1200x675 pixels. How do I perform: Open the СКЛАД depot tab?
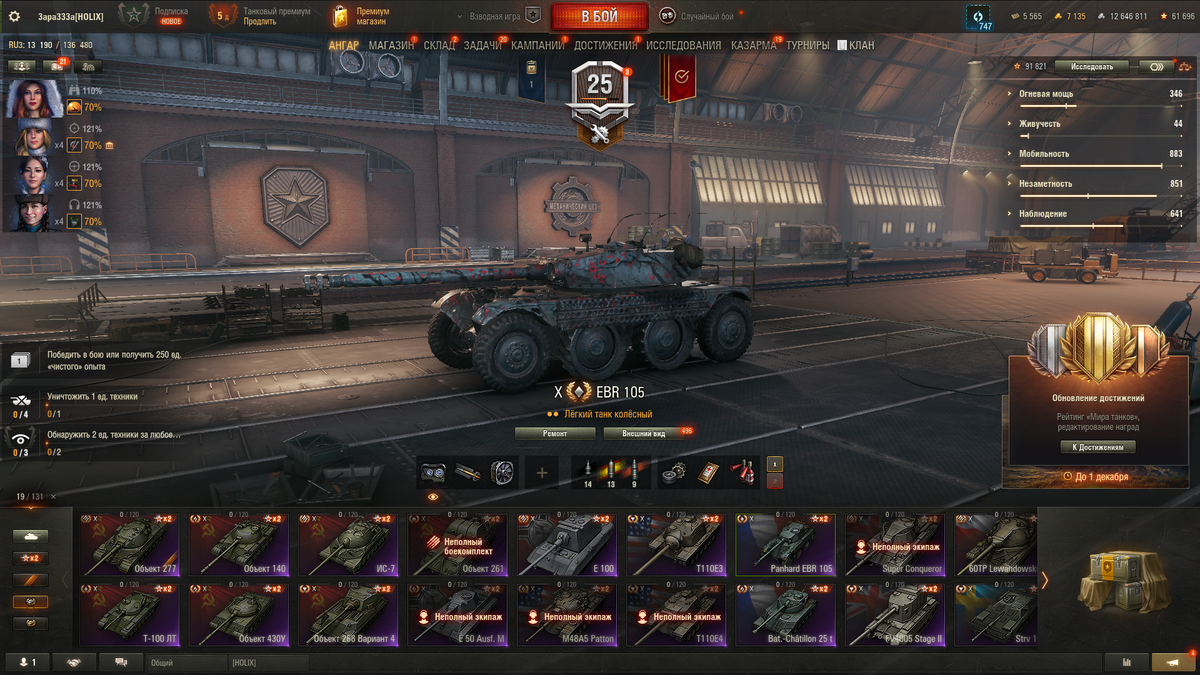point(439,46)
